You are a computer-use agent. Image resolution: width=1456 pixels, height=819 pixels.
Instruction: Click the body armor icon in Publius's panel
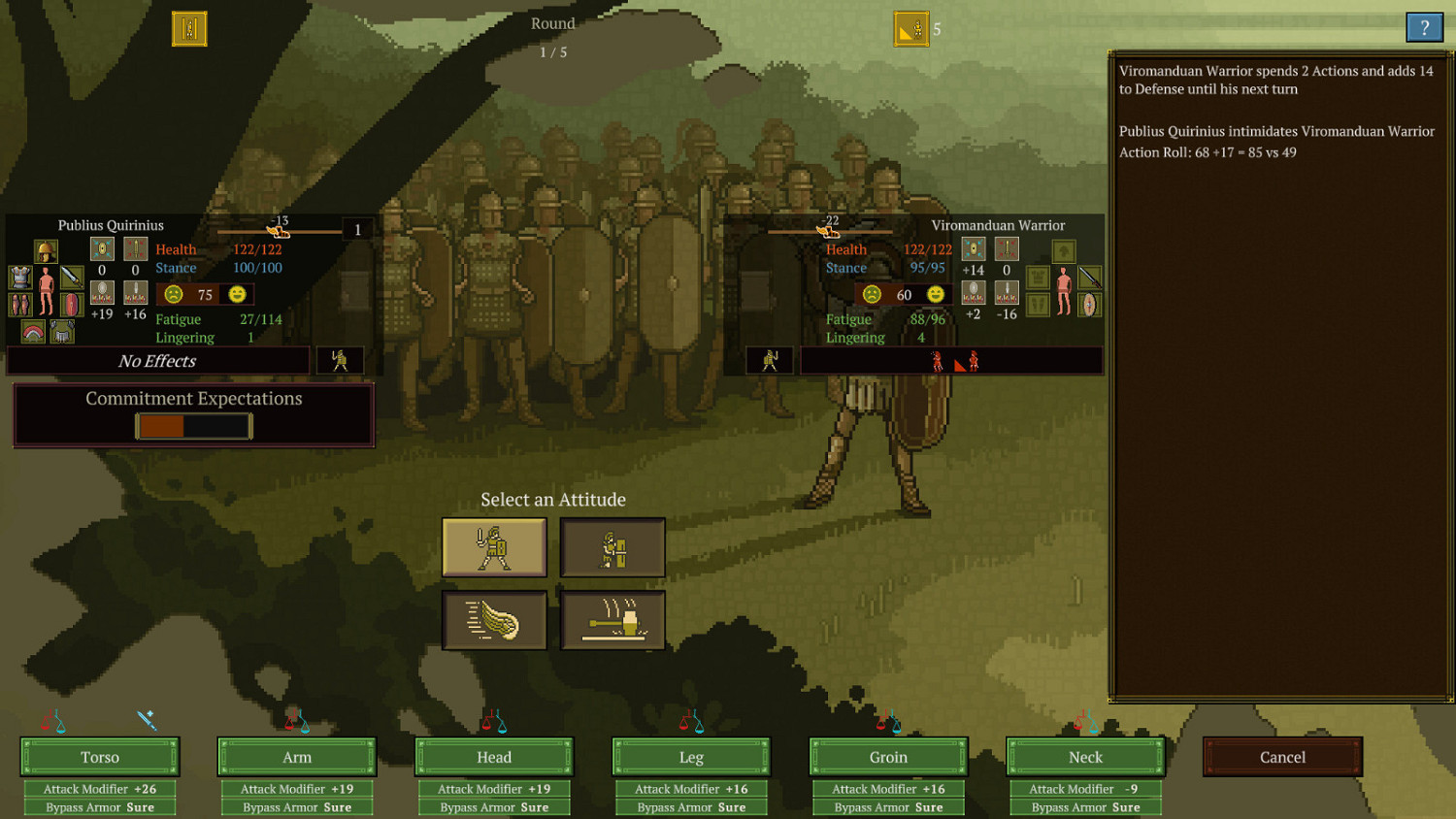tap(20, 278)
